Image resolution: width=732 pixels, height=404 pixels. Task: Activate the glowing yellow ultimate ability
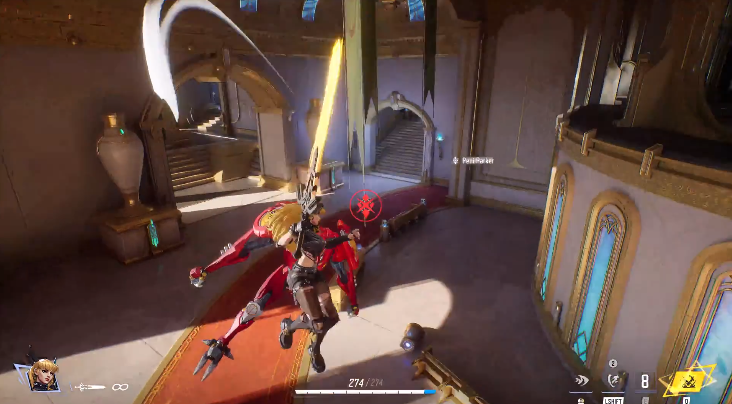pos(687,380)
